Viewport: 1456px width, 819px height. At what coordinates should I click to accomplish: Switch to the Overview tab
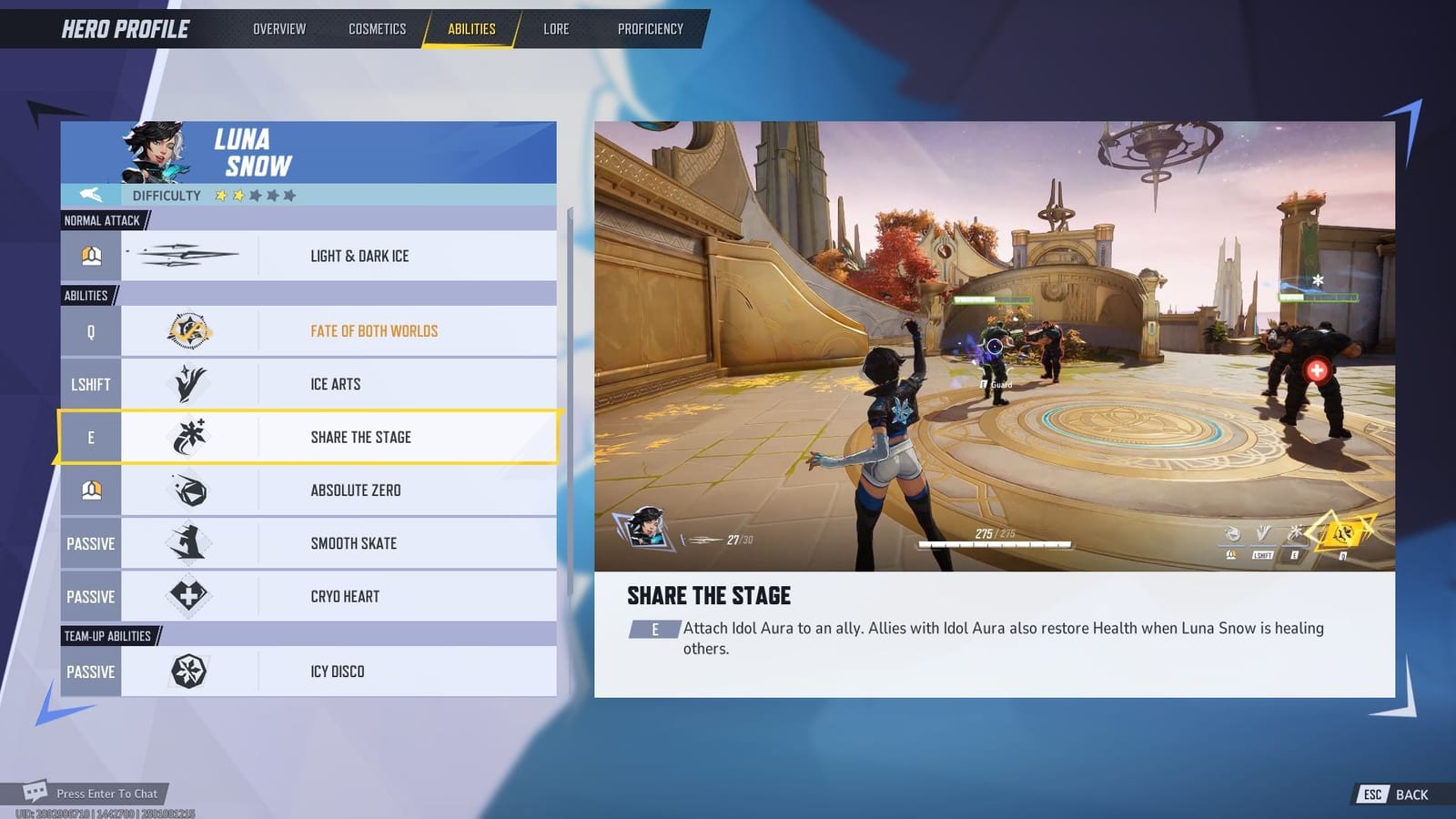pyautogui.click(x=278, y=28)
